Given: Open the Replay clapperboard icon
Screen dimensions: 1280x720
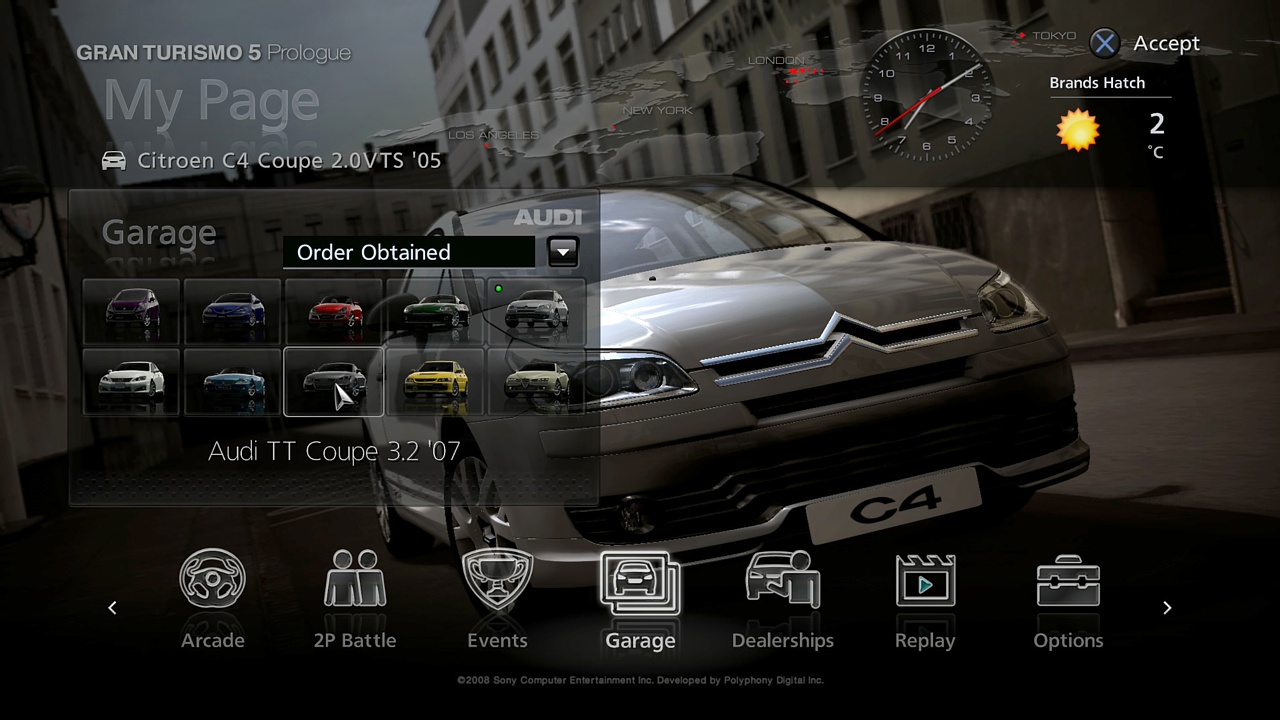Looking at the screenshot, I should (925, 580).
